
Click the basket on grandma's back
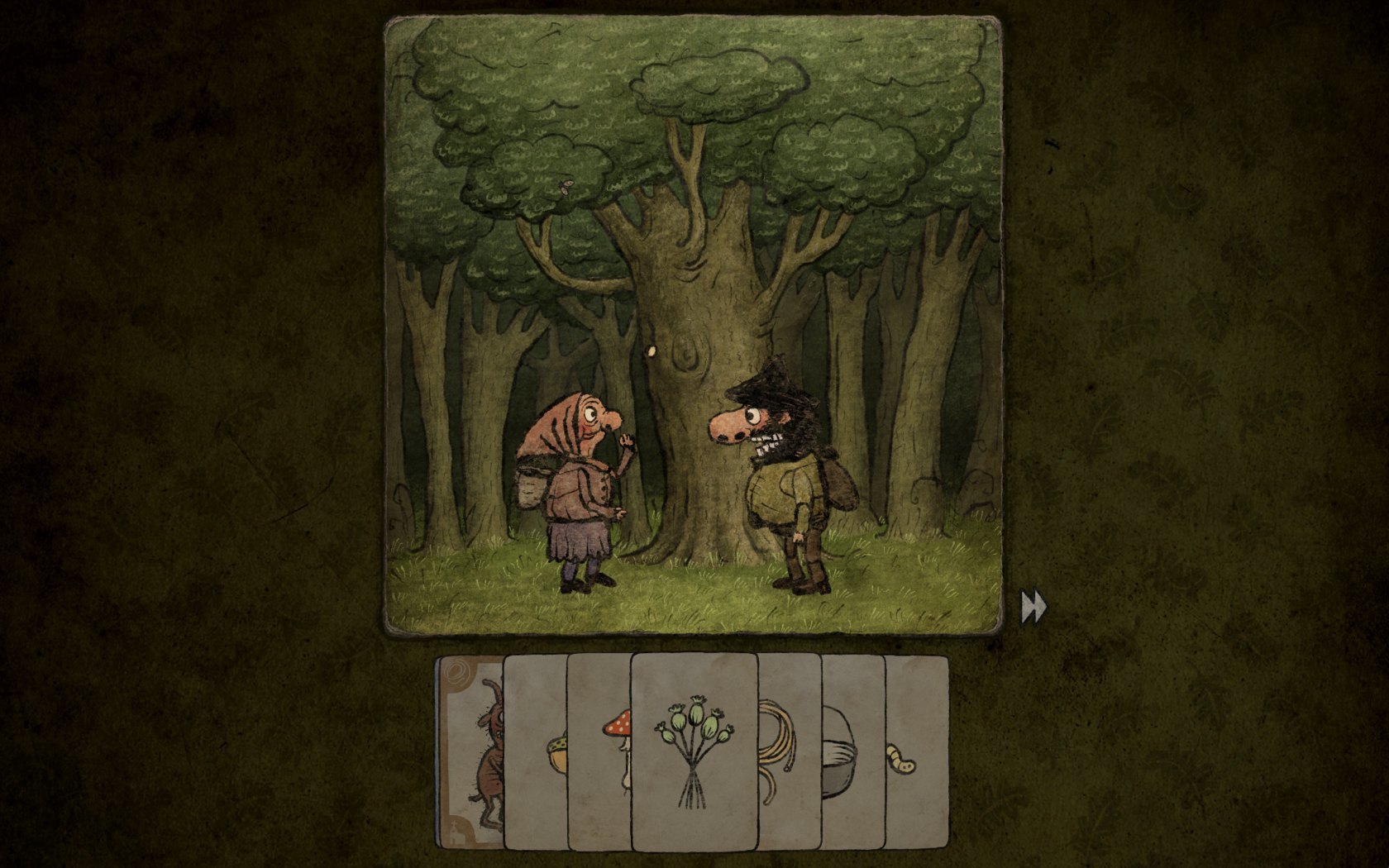pyautogui.click(x=529, y=488)
